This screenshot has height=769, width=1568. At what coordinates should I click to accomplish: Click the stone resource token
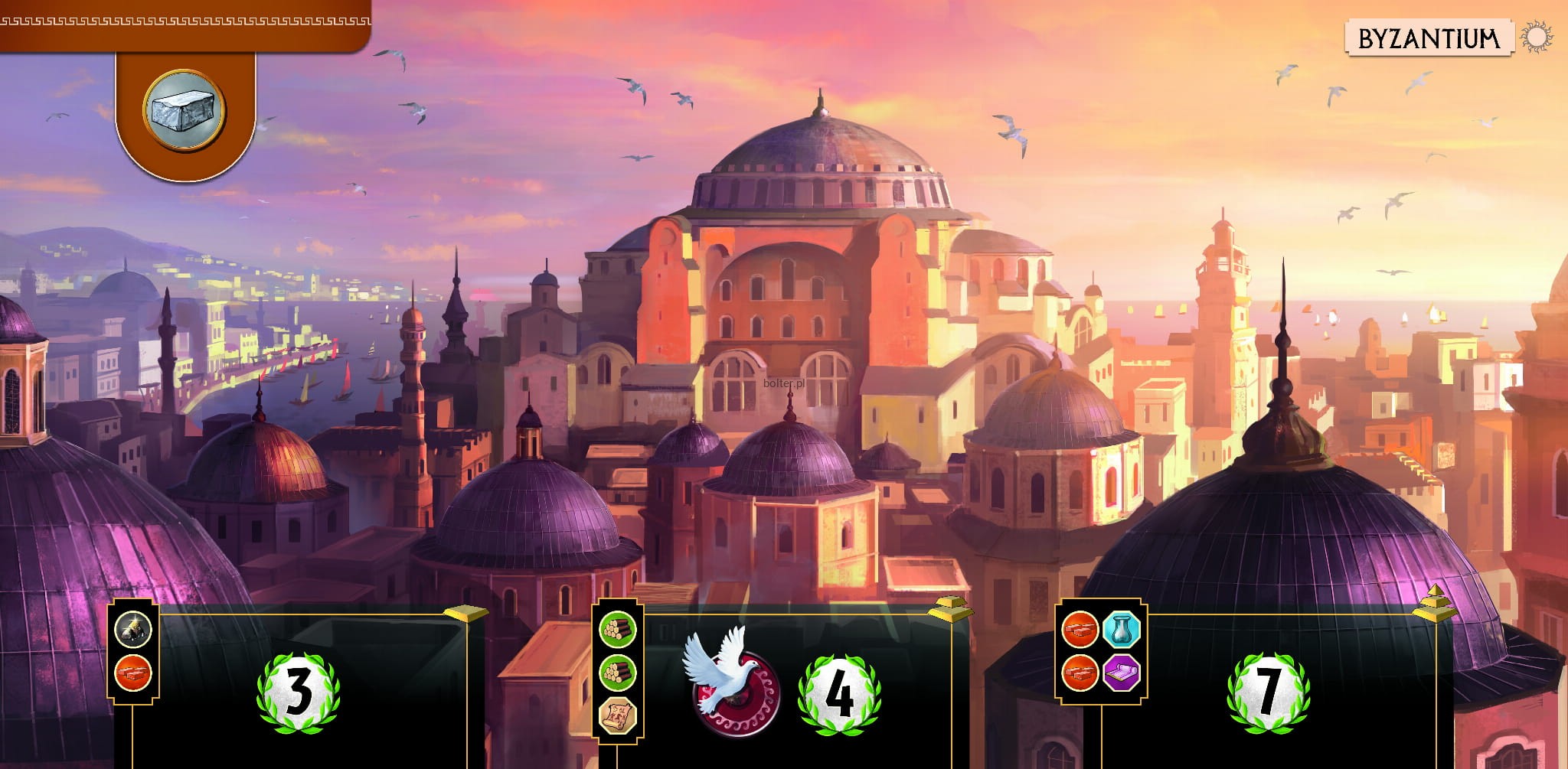click(x=184, y=109)
